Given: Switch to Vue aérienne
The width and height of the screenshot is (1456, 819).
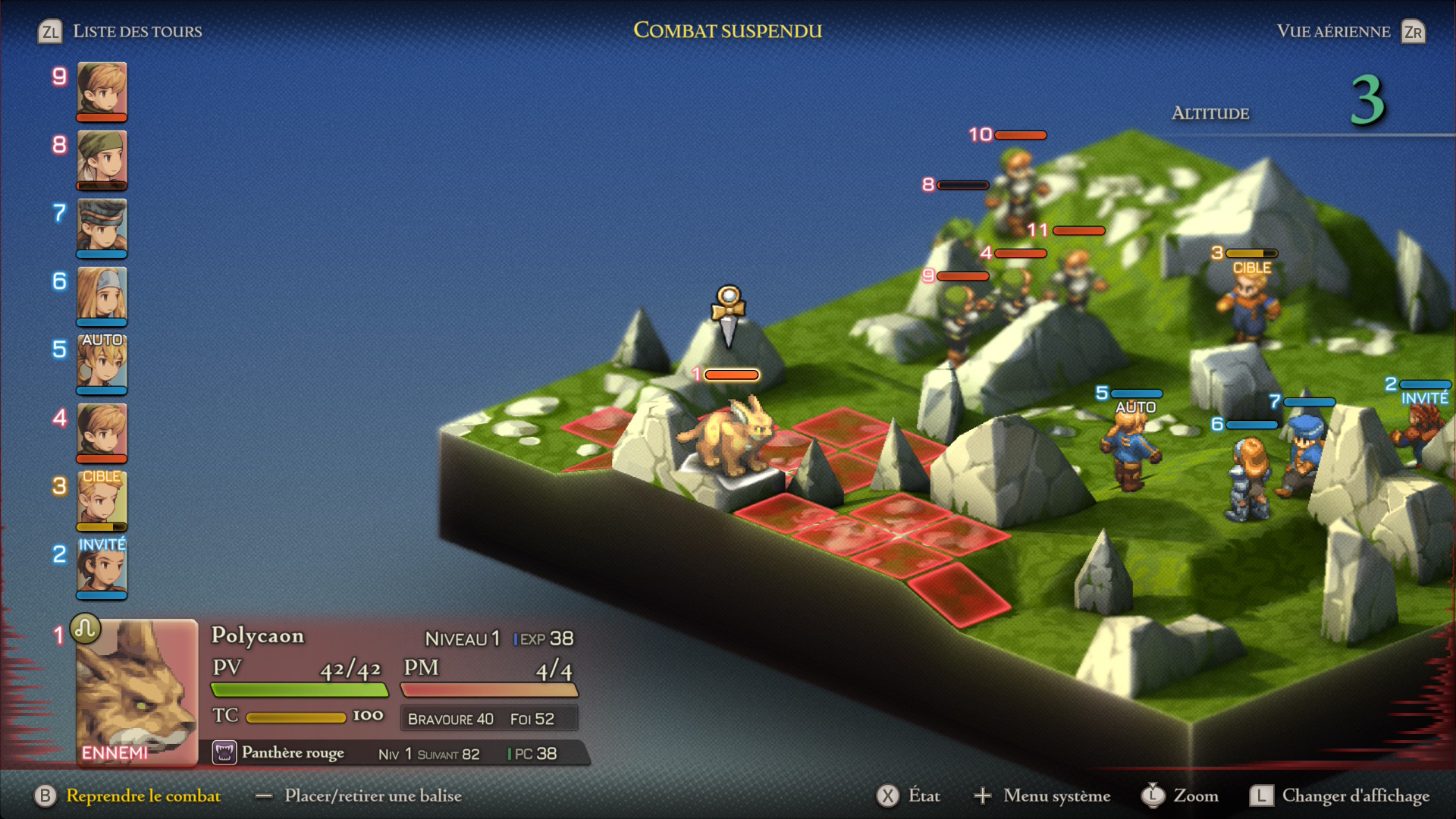Looking at the screenshot, I should coord(1333,31).
